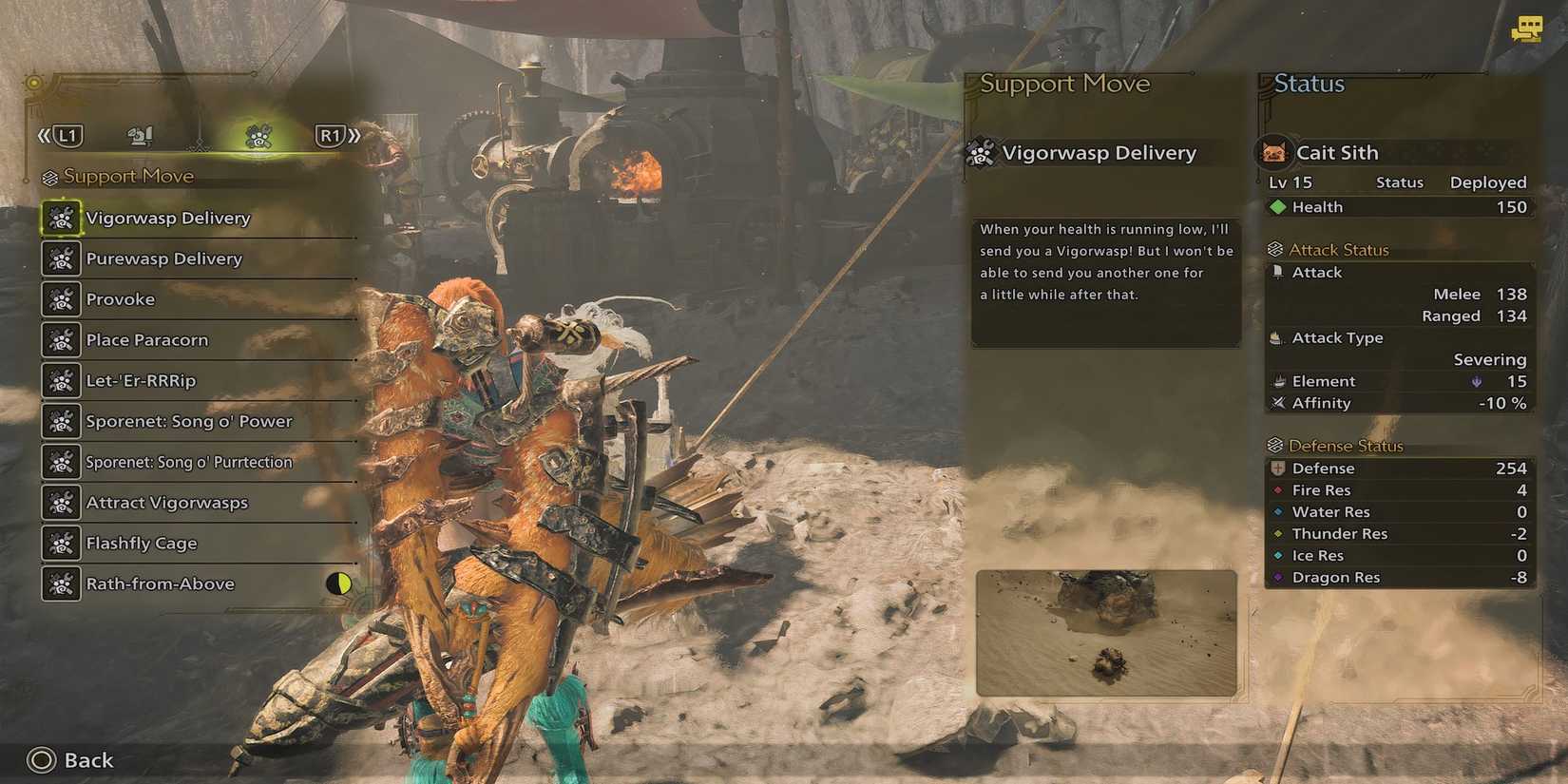Viewport: 1568px width, 784px height.
Task: Click the melee weapon Attack icon
Action: (1277, 272)
